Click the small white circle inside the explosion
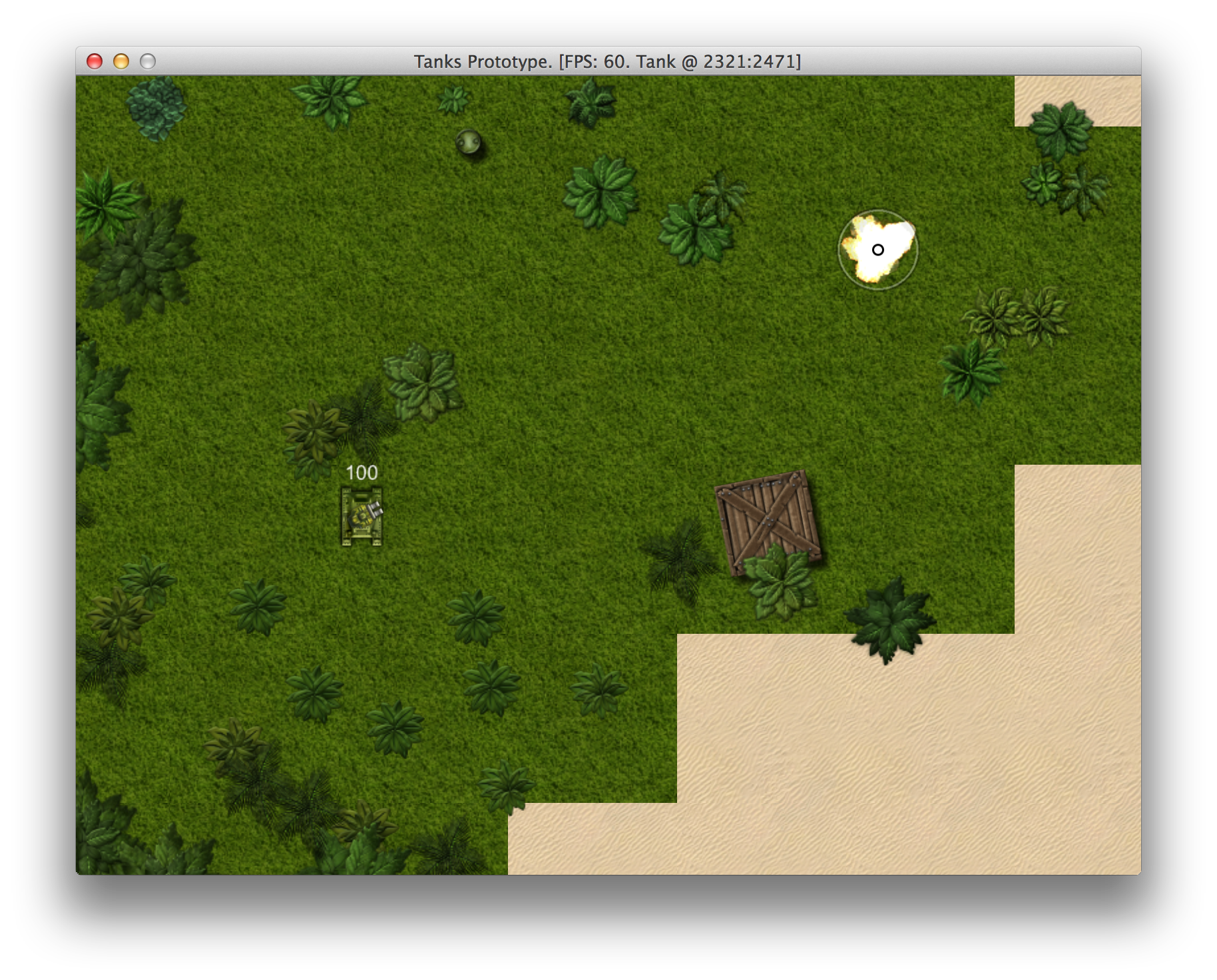Image resolution: width=1217 pixels, height=980 pixels. [877, 250]
